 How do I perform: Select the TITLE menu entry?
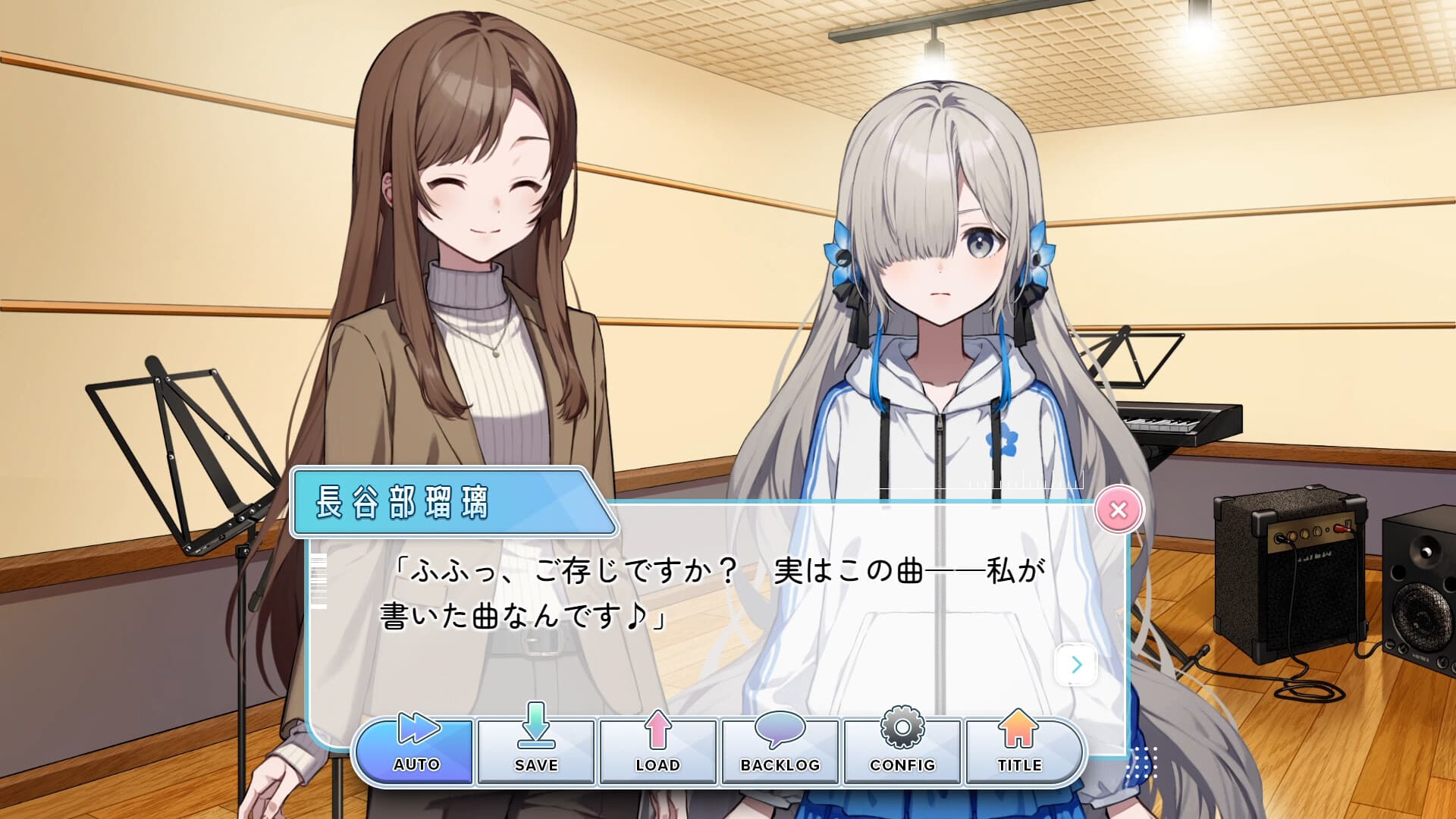pos(1020,751)
